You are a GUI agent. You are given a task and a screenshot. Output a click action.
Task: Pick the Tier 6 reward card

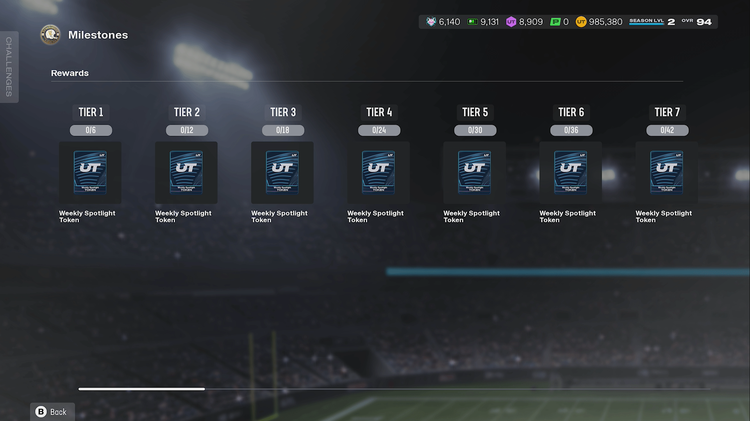(x=570, y=172)
